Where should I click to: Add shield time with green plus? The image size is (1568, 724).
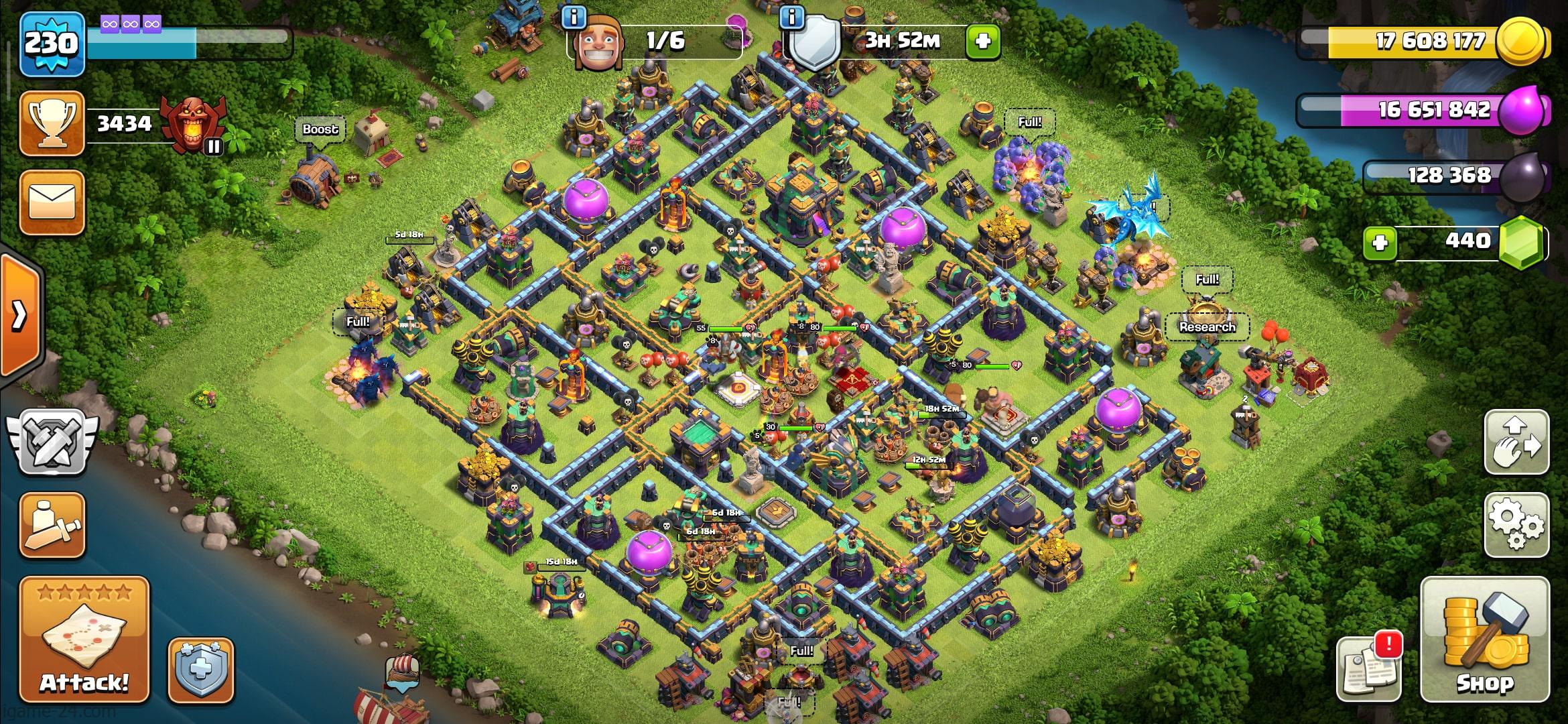pyautogui.click(x=982, y=42)
